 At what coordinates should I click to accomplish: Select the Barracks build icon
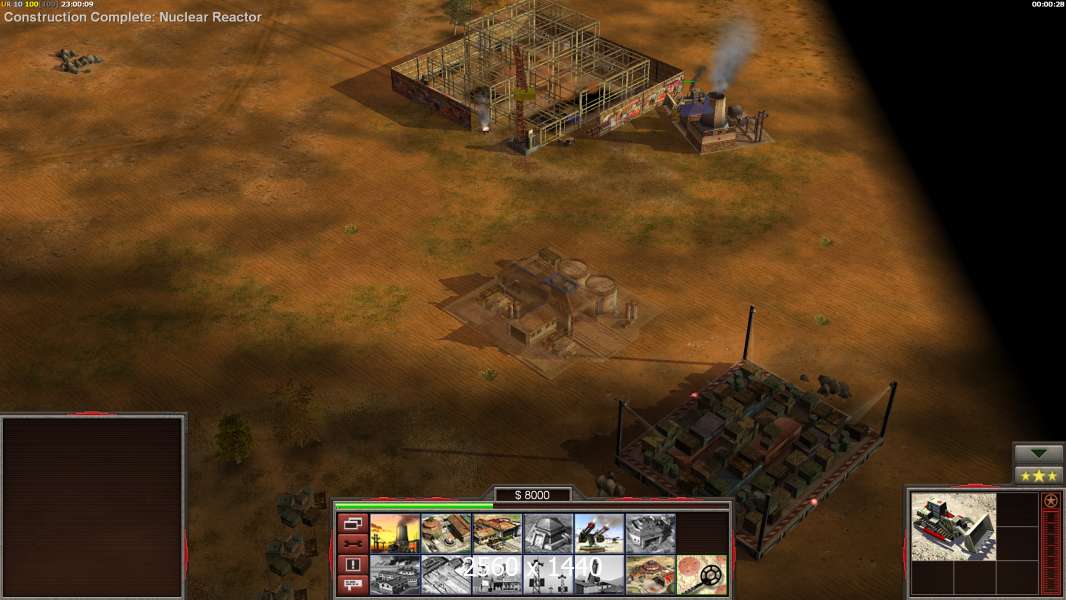pos(446,533)
